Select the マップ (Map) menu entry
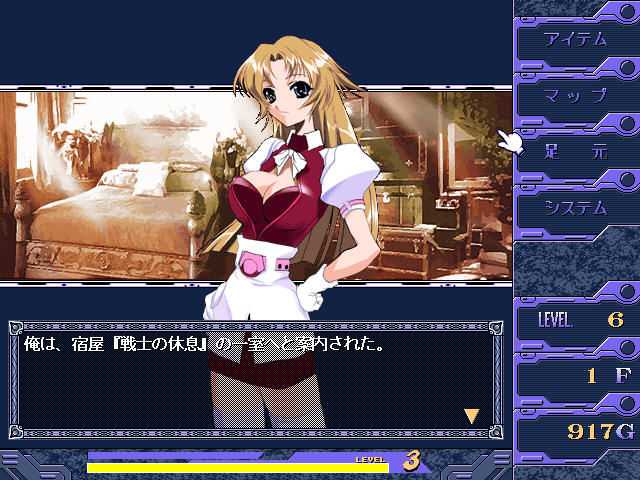 575,96
